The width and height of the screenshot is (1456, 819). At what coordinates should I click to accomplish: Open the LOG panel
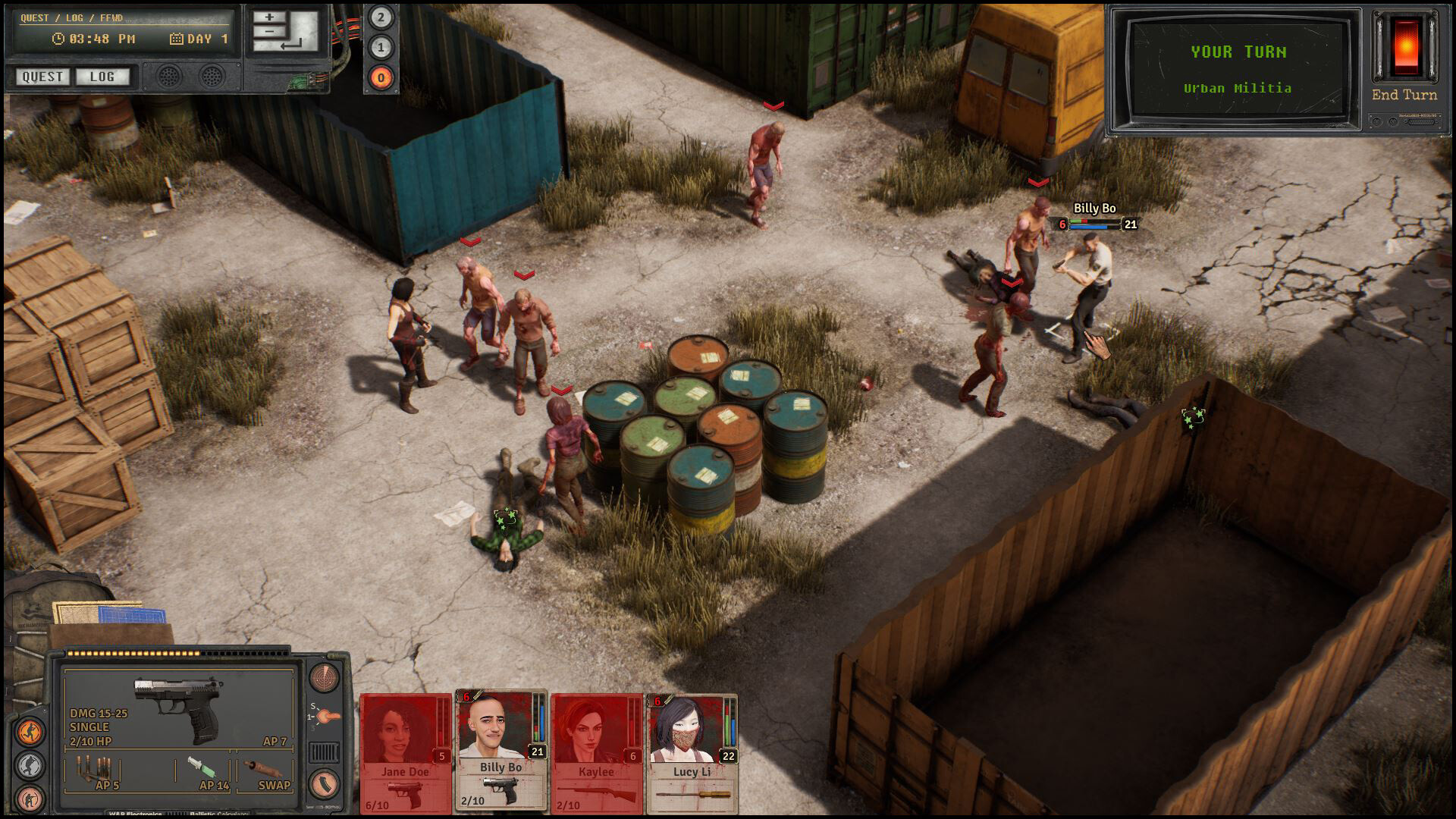click(x=102, y=77)
